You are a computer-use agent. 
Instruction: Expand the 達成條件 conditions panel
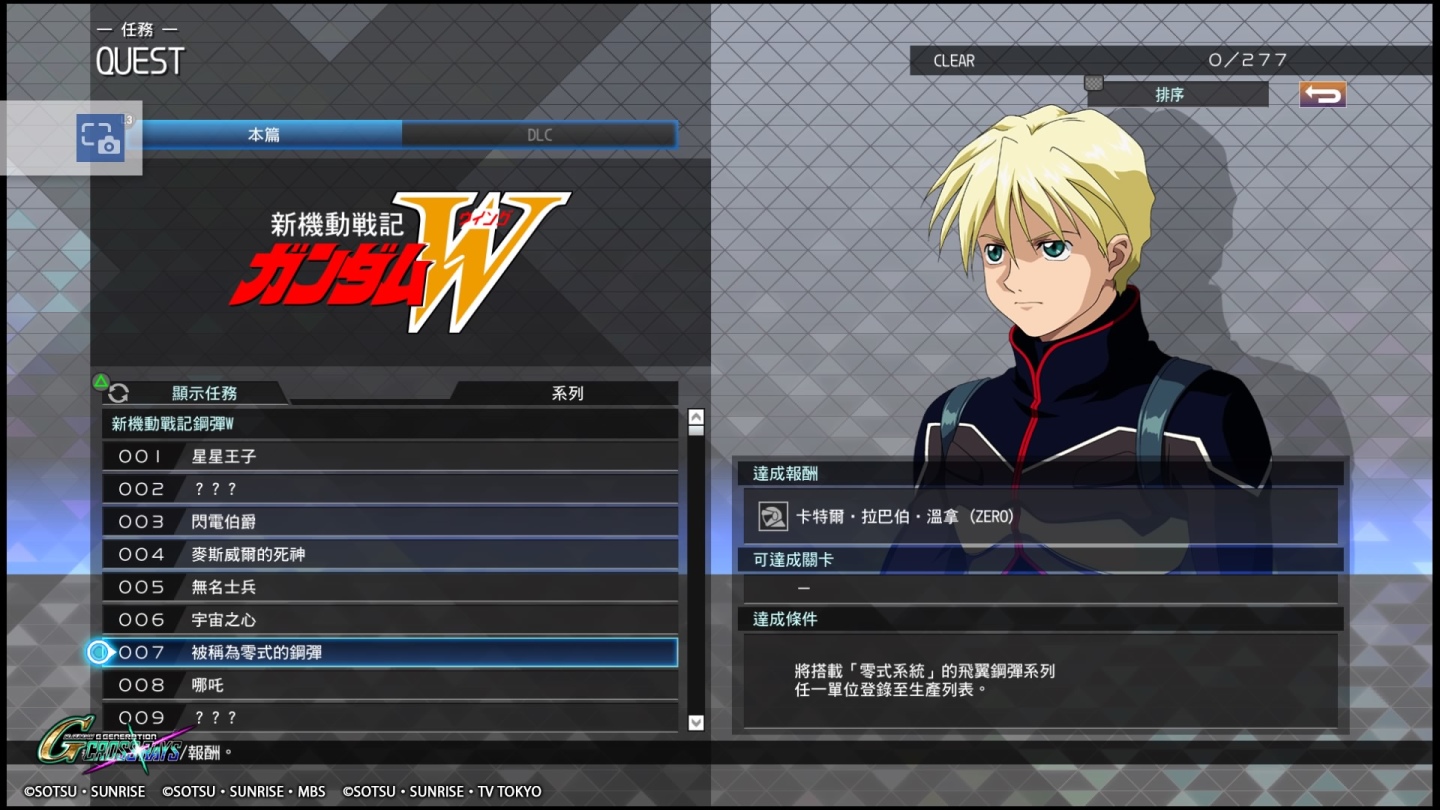[x=1040, y=619]
